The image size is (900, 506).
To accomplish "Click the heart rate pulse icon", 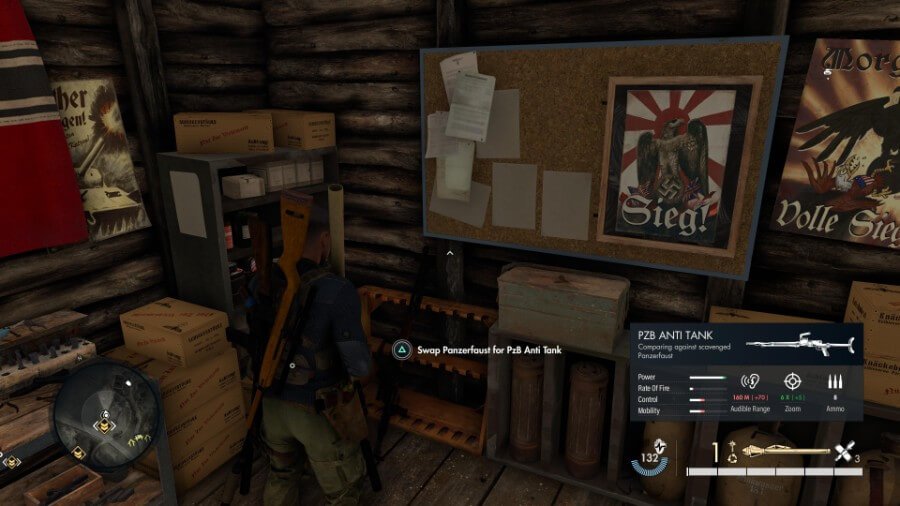I will 660,445.
